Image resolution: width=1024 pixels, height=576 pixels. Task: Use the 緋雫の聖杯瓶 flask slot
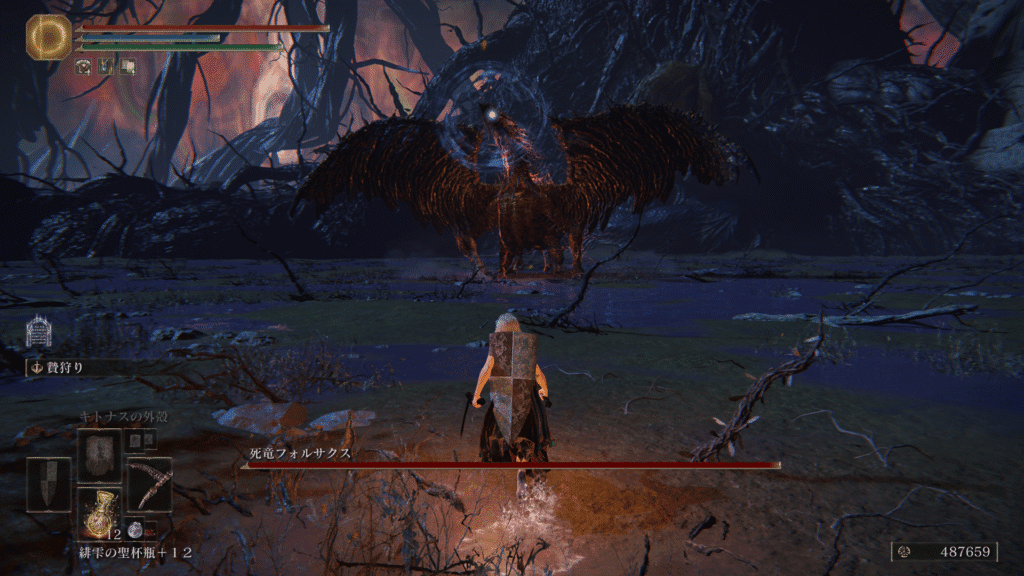(99, 514)
